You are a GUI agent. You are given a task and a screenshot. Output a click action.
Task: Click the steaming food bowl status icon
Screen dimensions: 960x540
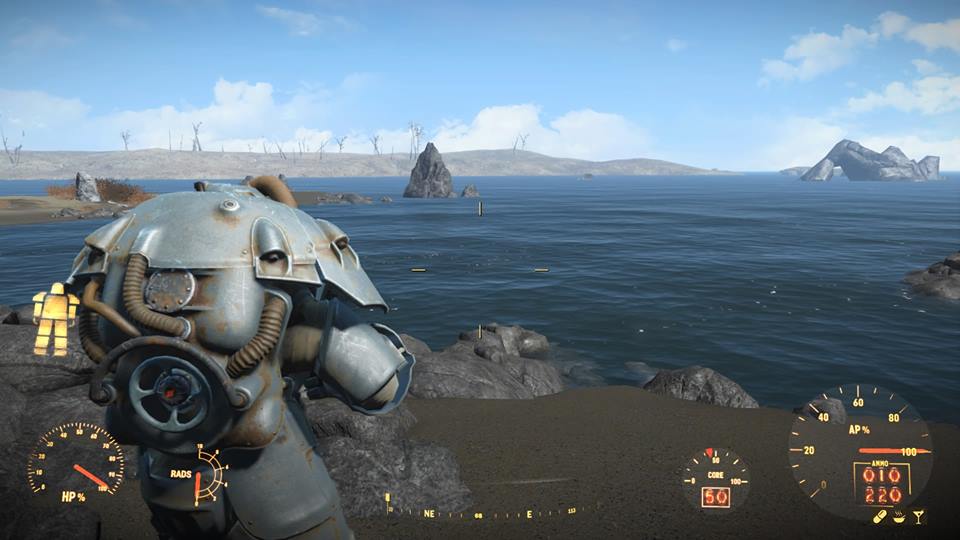(x=899, y=516)
